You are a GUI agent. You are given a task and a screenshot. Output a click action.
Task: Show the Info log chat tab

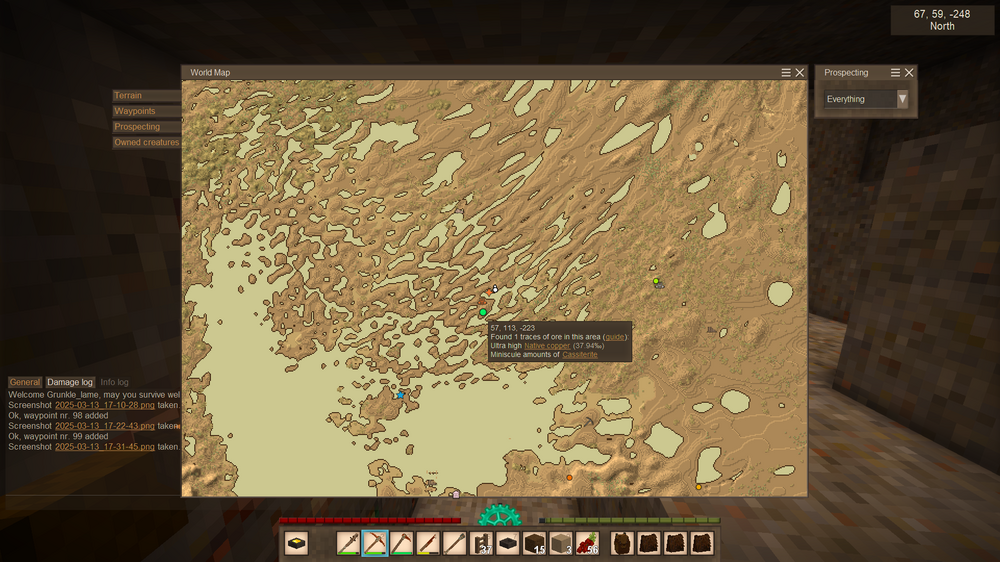(x=114, y=382)
